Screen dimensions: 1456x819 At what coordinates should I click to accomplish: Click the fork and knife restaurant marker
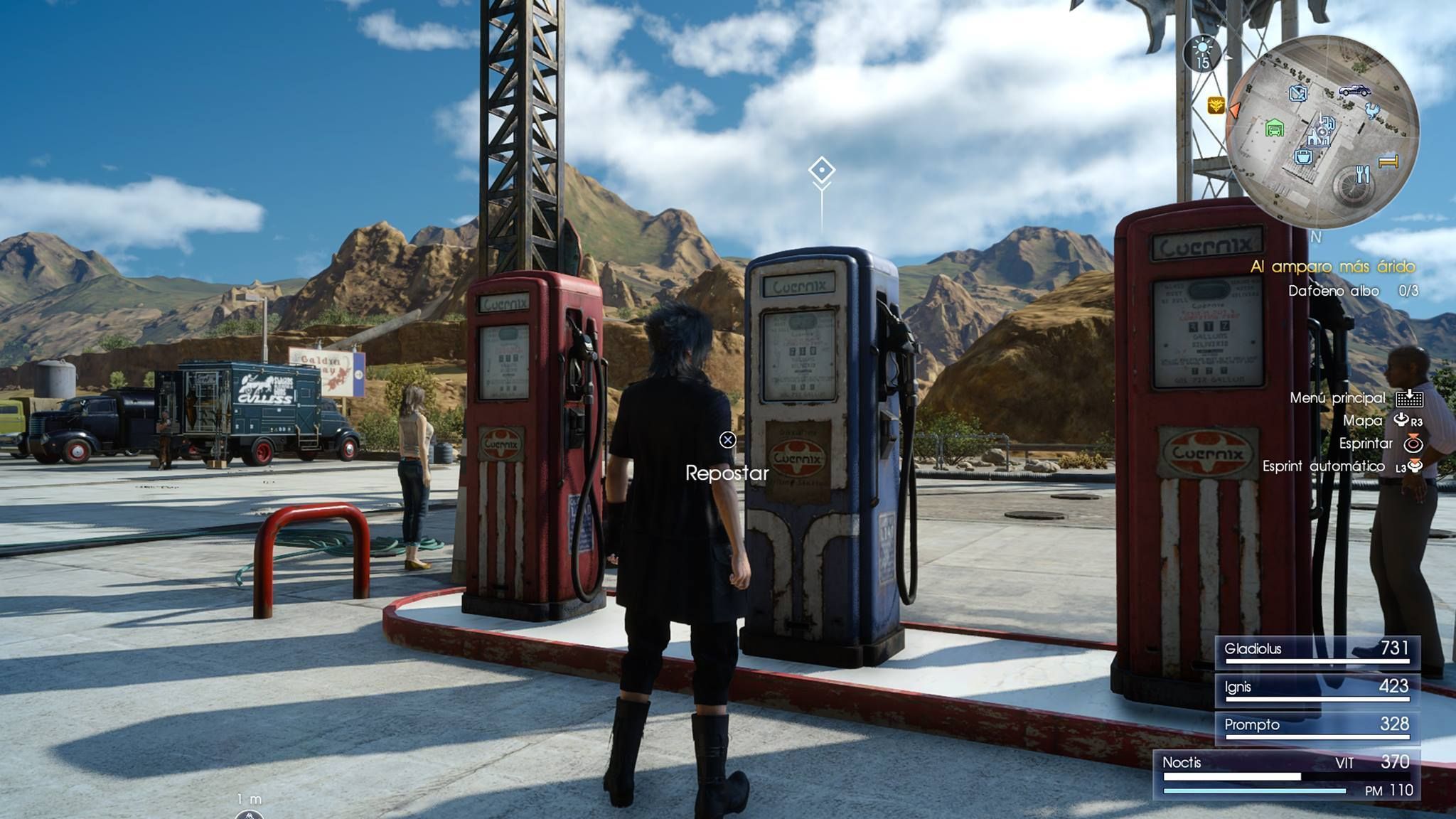[x=1361, y=173]
